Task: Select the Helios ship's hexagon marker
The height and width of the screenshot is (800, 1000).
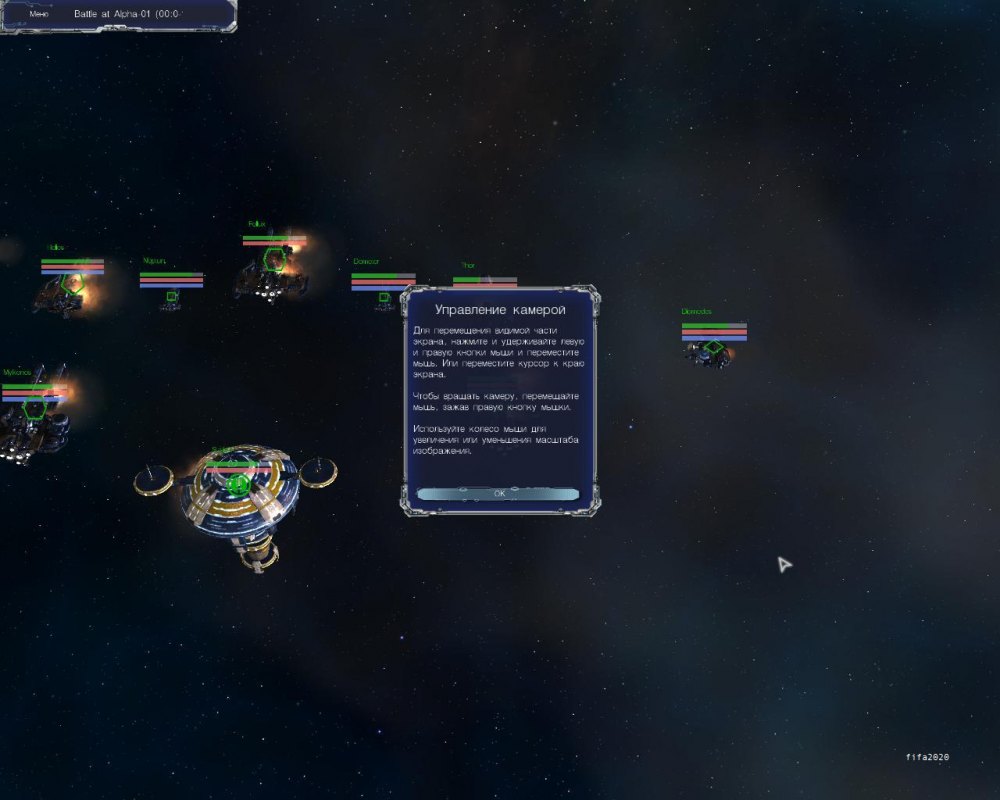Action: click(x=70, y=284)
